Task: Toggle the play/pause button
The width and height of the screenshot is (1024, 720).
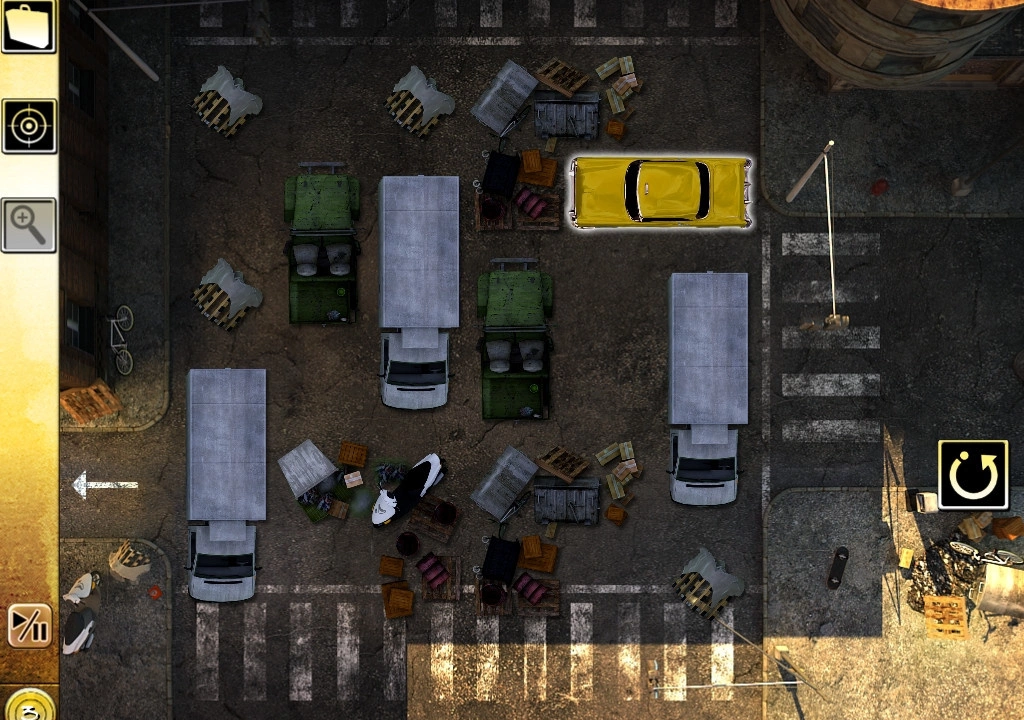Action: 29,627
